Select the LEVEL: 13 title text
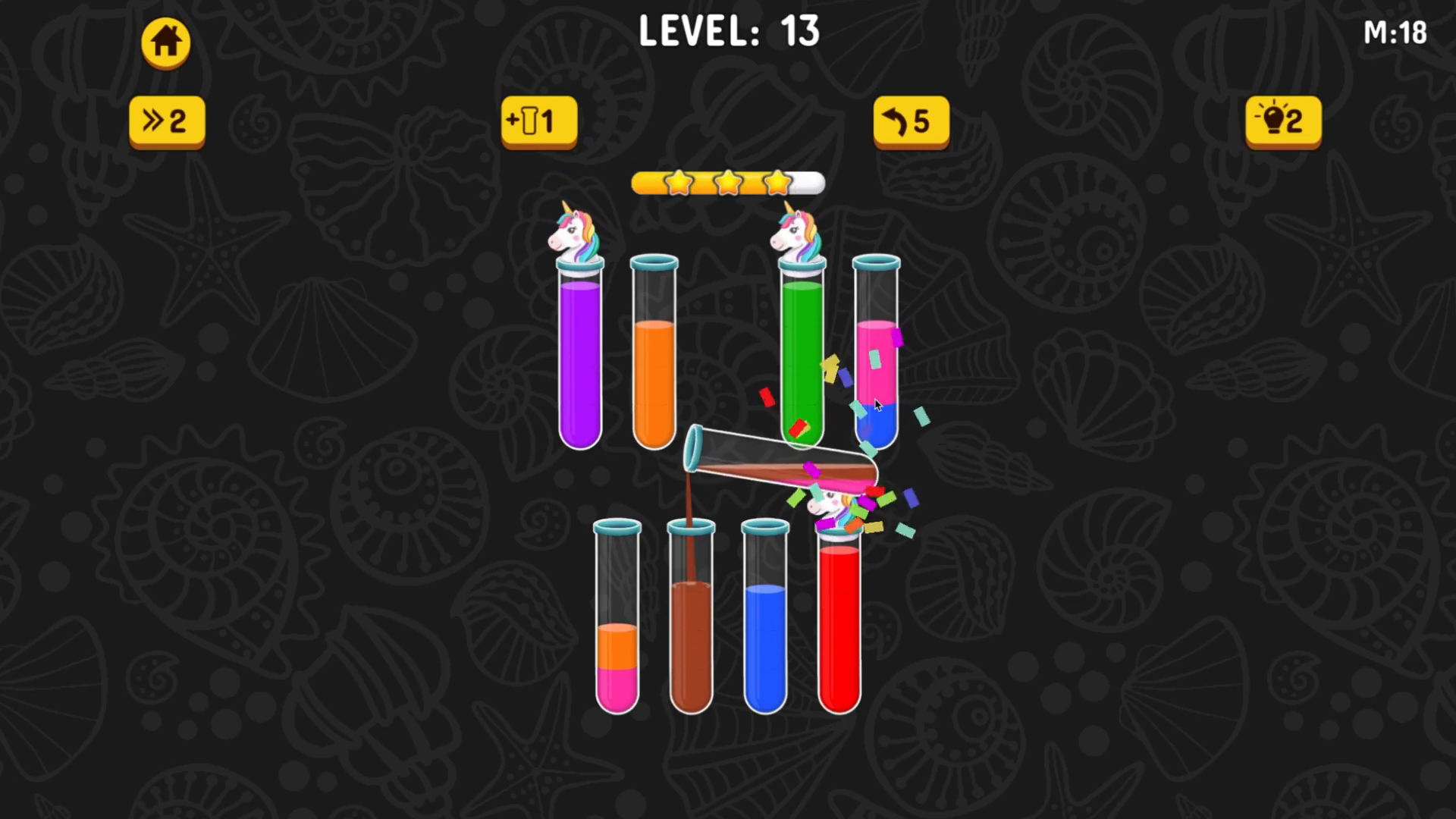1456x819 pixels. [728, 32]
